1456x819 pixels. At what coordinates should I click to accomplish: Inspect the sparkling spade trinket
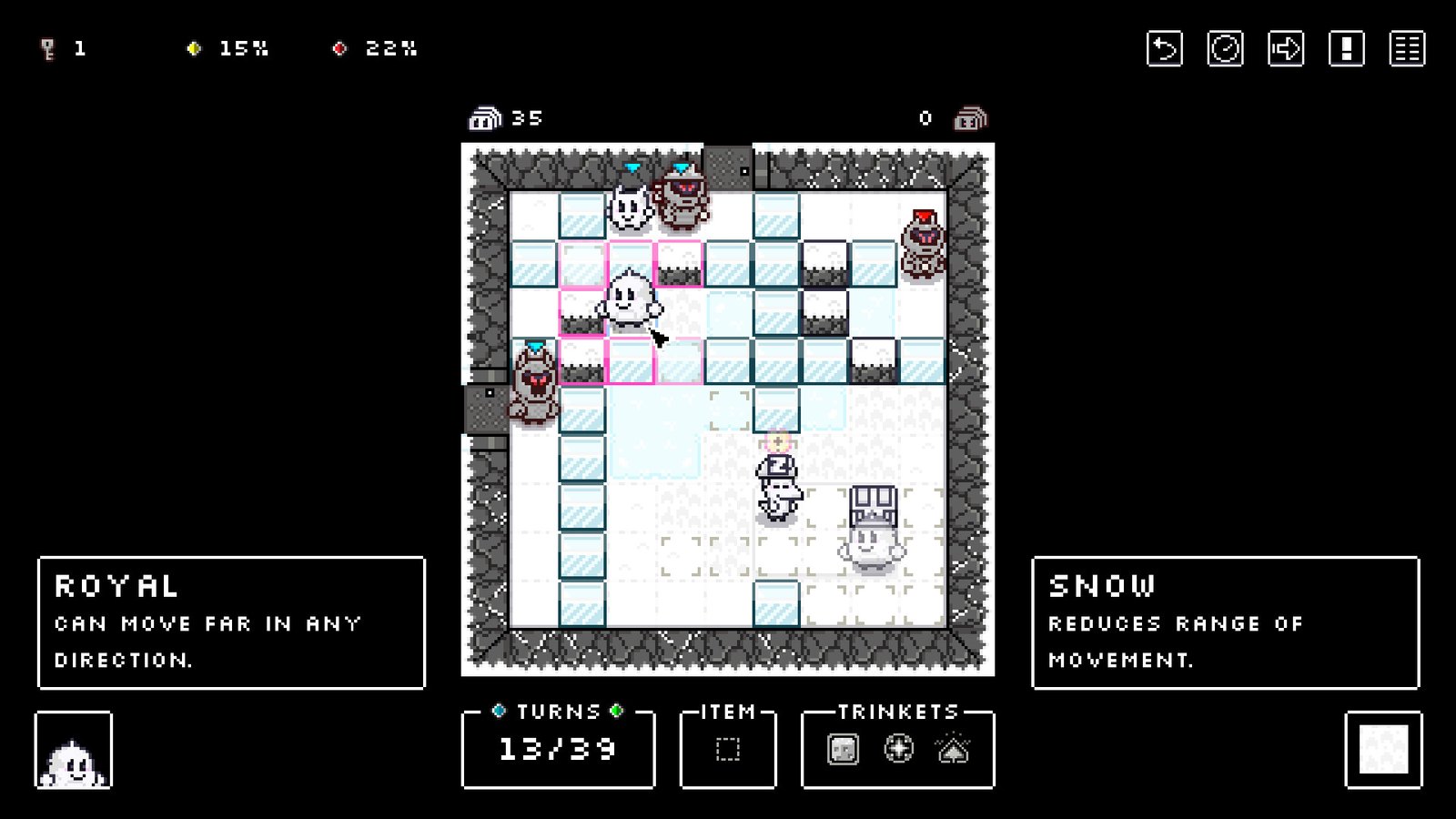click(953, 749)
